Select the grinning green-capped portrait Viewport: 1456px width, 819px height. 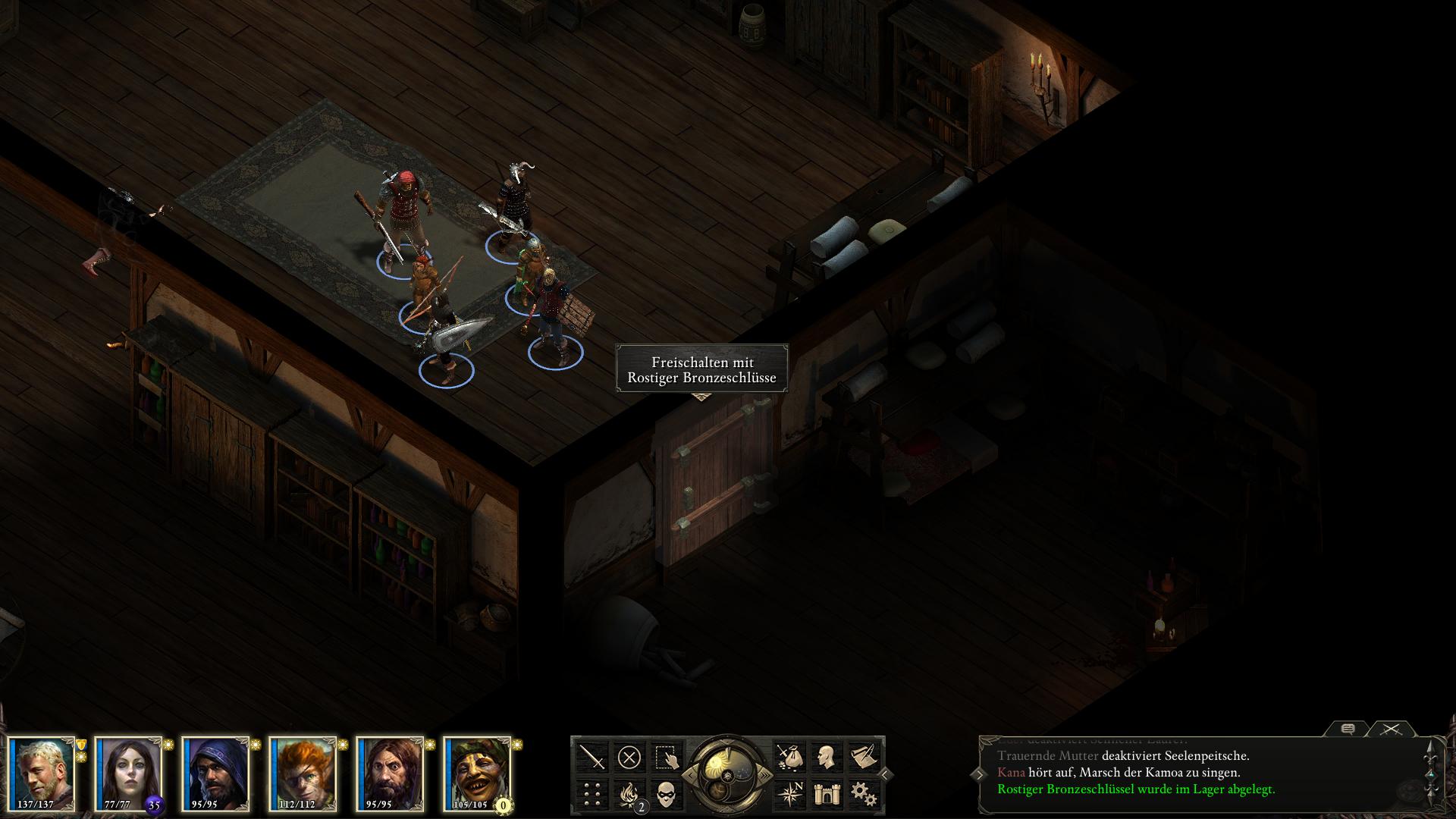click(477, 773)
